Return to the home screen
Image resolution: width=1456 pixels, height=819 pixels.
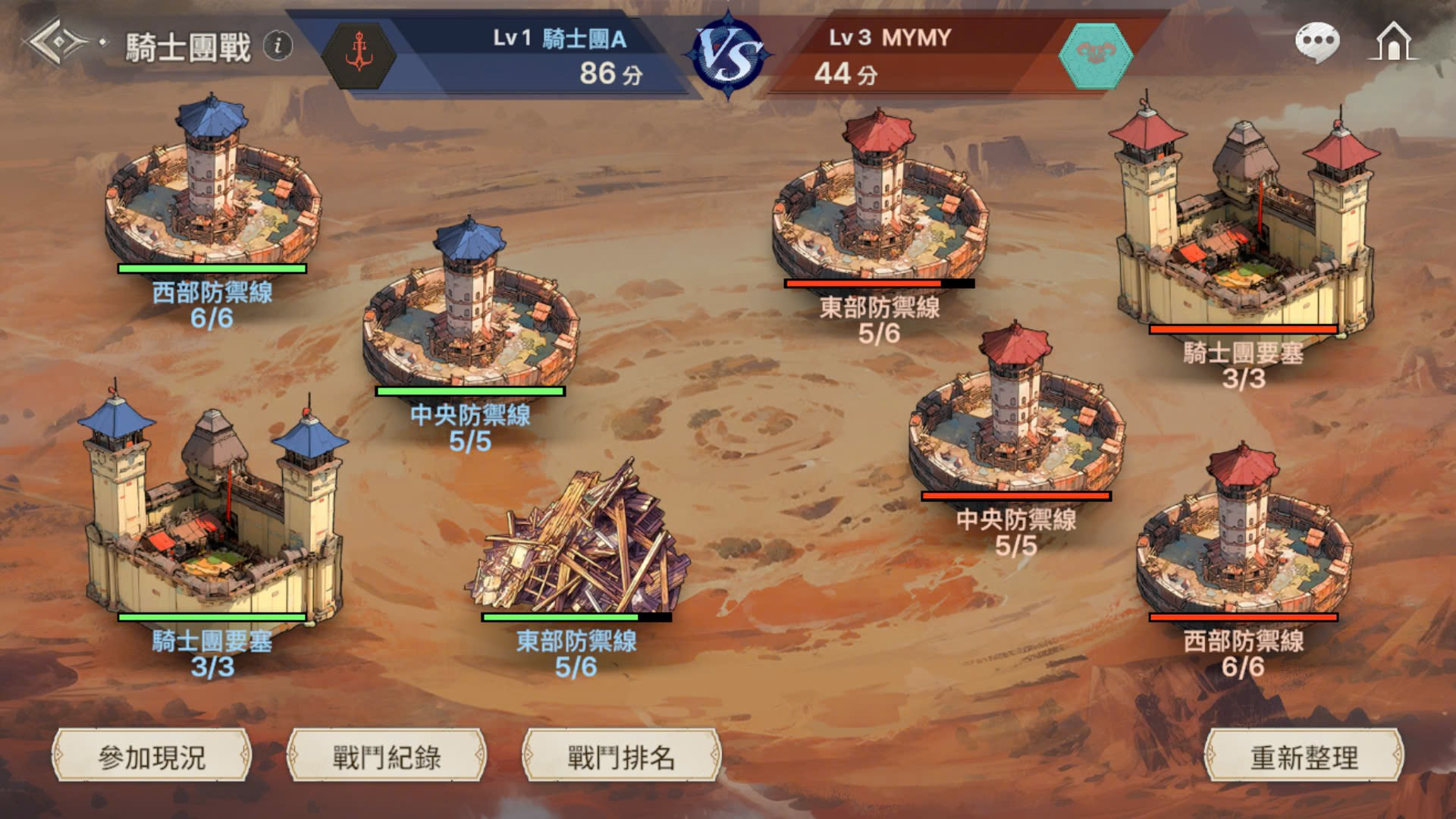pos(1394,41)
